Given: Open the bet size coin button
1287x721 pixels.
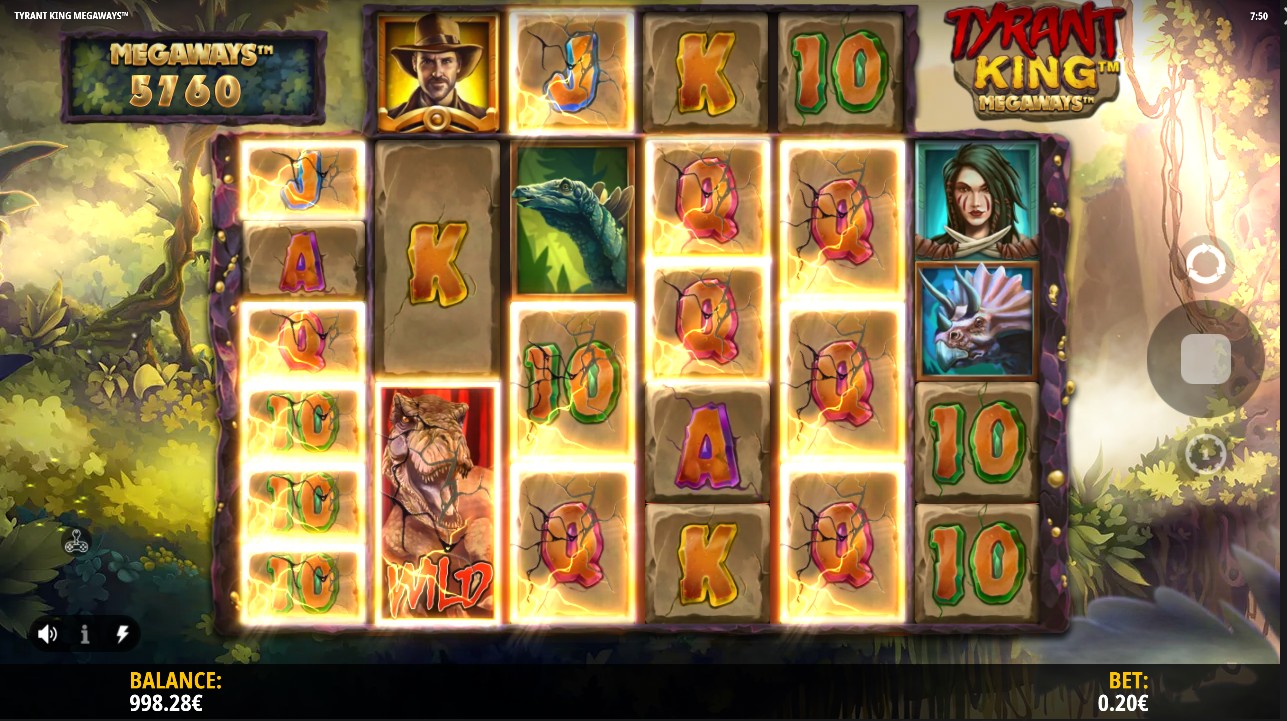Looking at the screenshot, I should coord(1205,454).
